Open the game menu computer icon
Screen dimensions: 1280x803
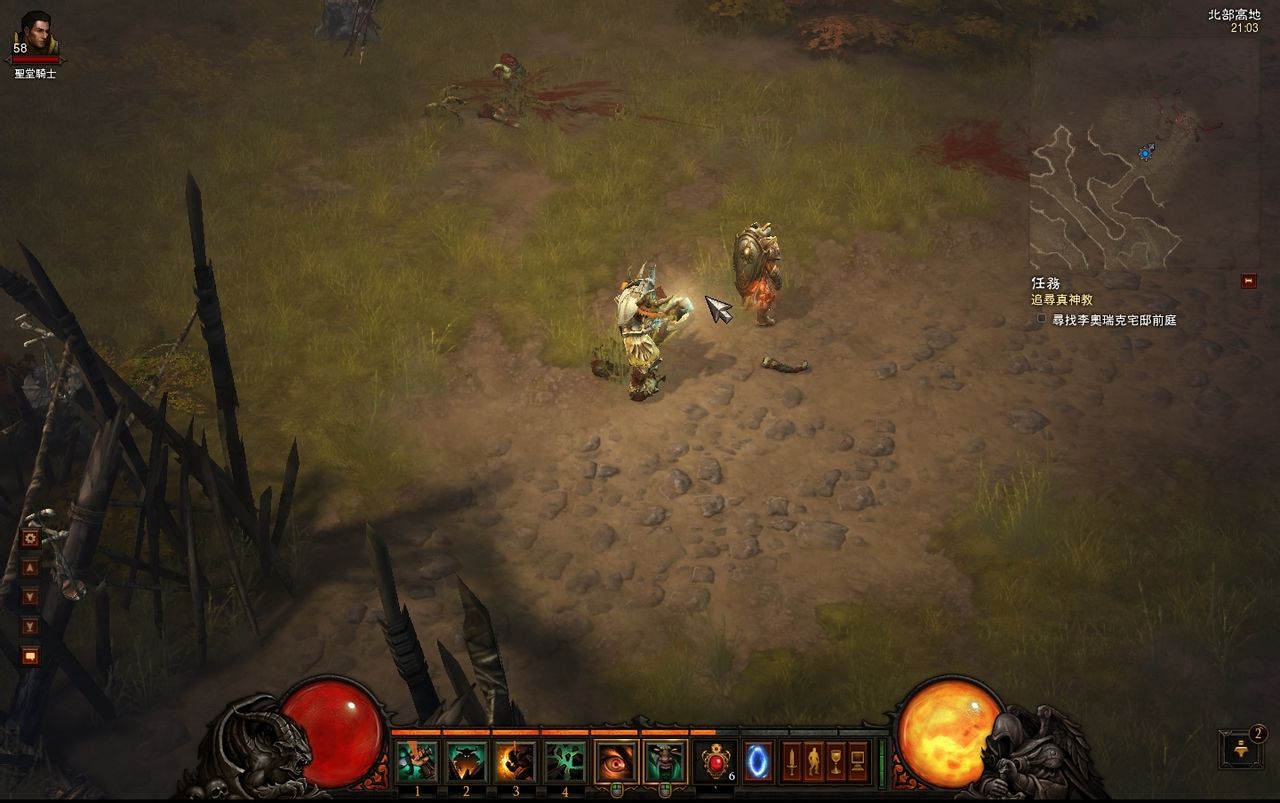858,762
